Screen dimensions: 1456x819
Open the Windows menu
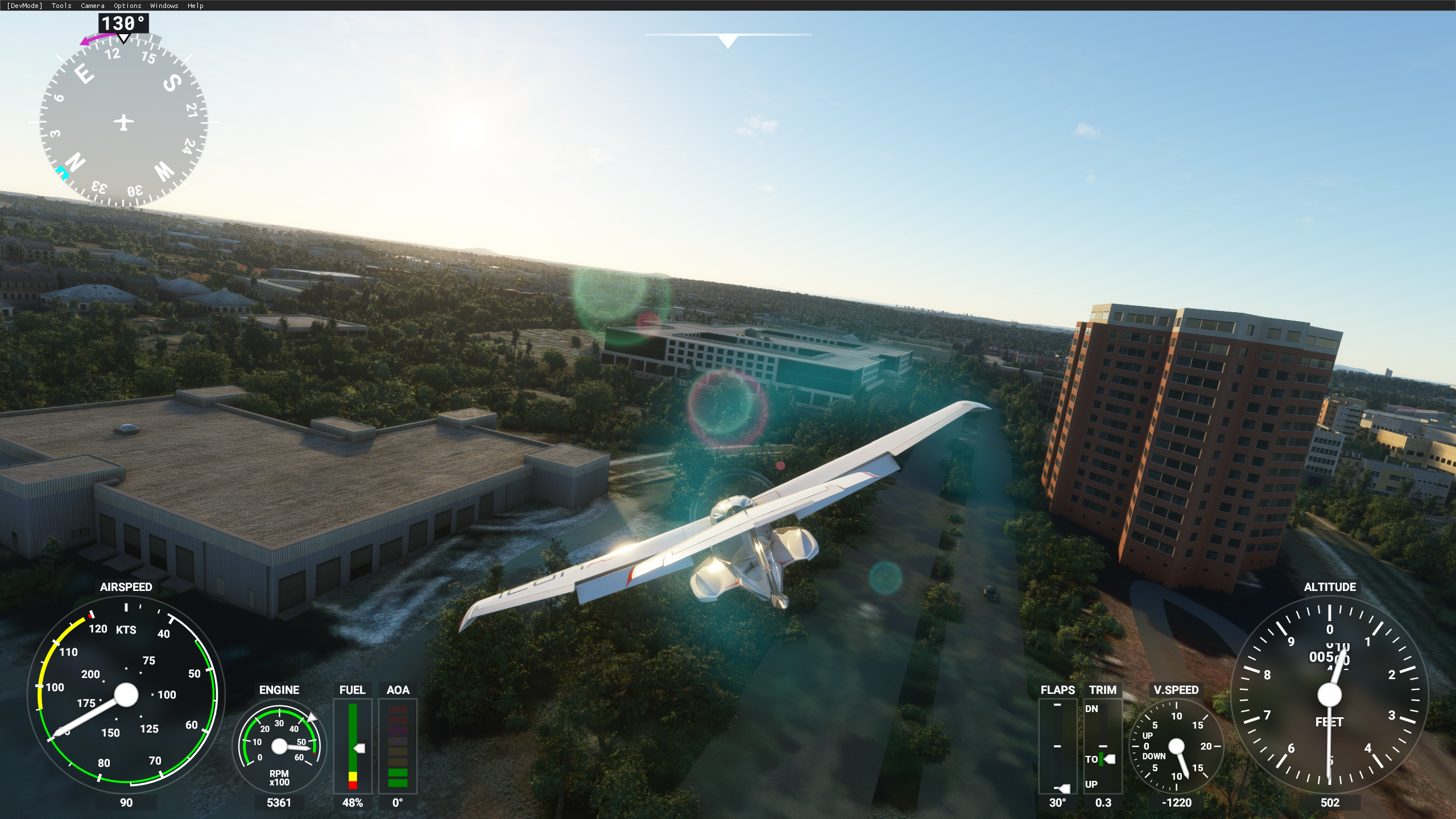(x=164, y=6)
